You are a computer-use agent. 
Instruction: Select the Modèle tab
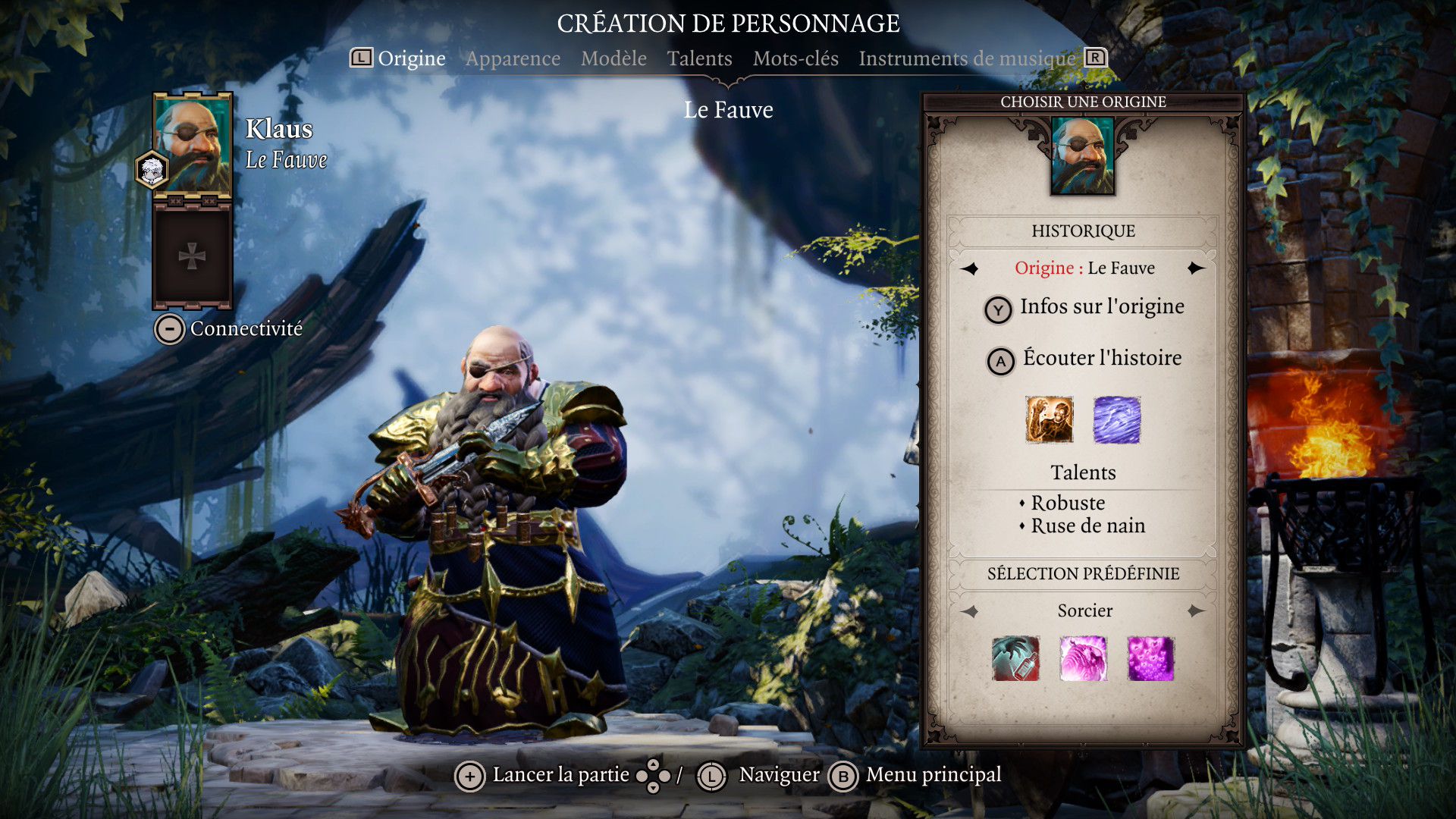[613, 58]
